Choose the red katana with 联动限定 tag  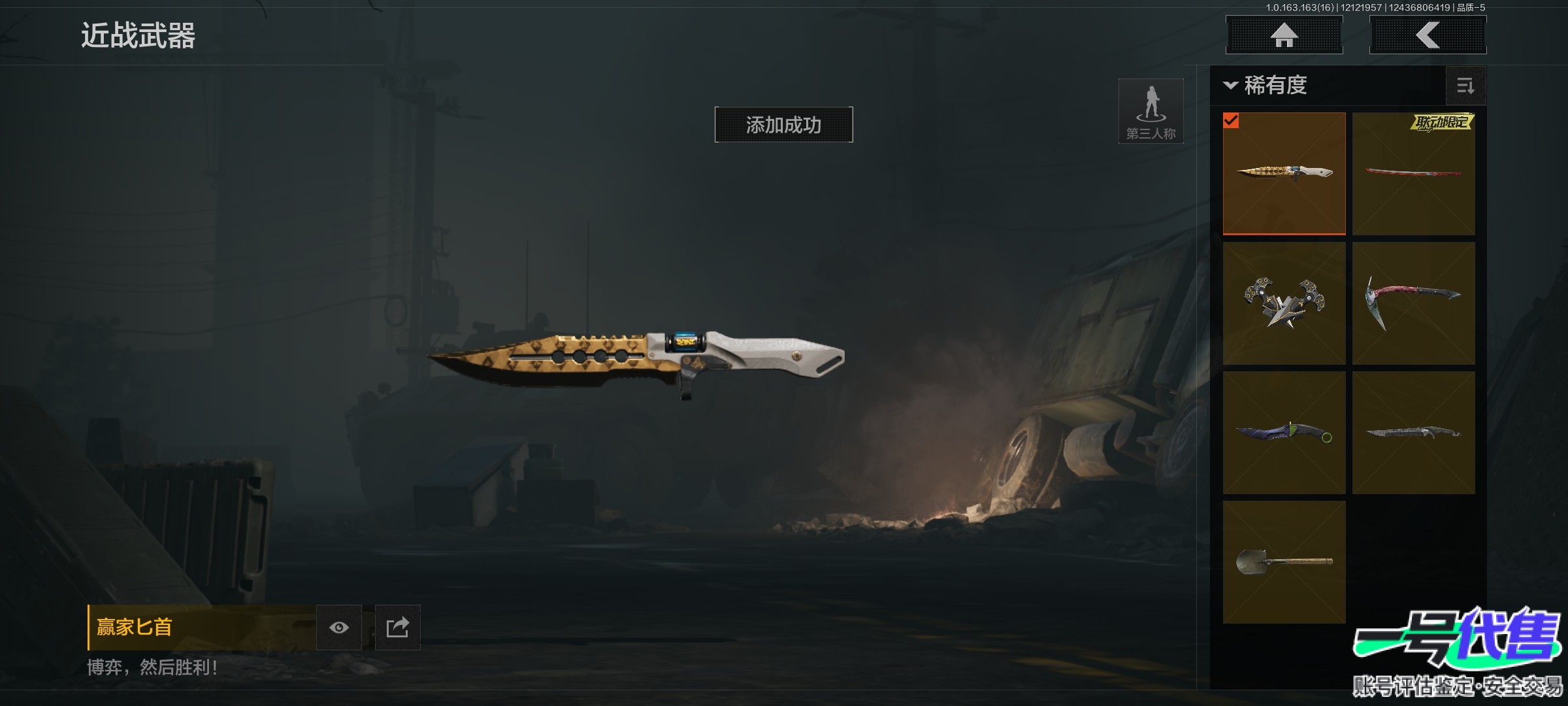[x=1413, y=173]
